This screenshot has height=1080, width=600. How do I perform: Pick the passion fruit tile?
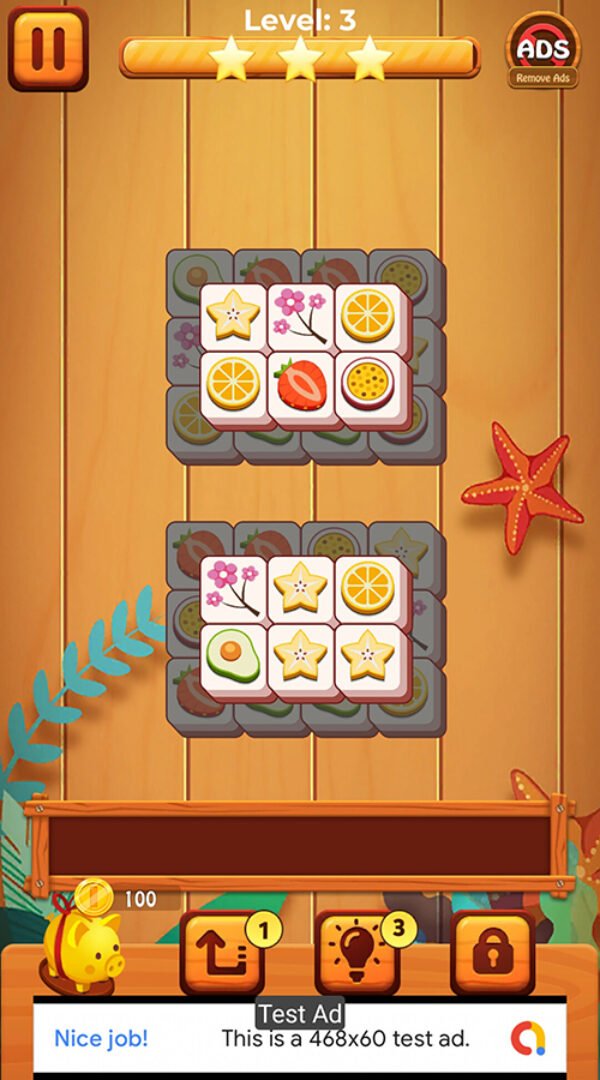pos(368,385)
